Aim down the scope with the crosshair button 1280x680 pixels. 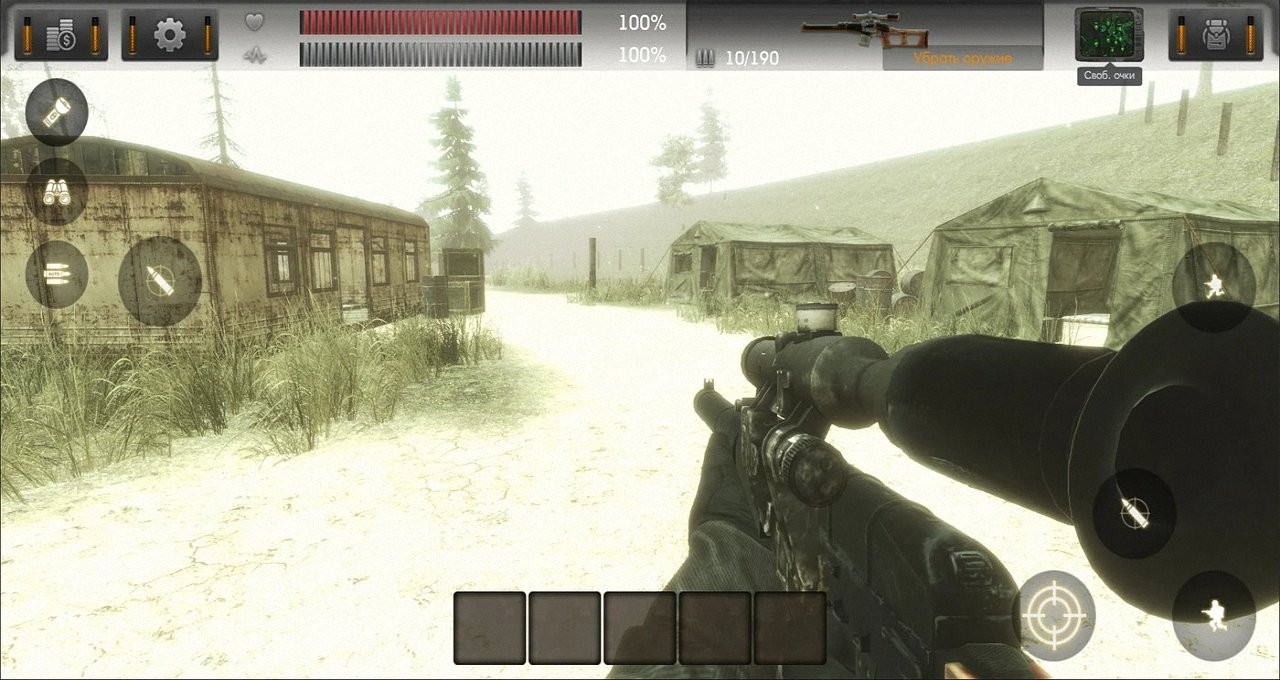pyautogui.click(x=1054, y=615)
